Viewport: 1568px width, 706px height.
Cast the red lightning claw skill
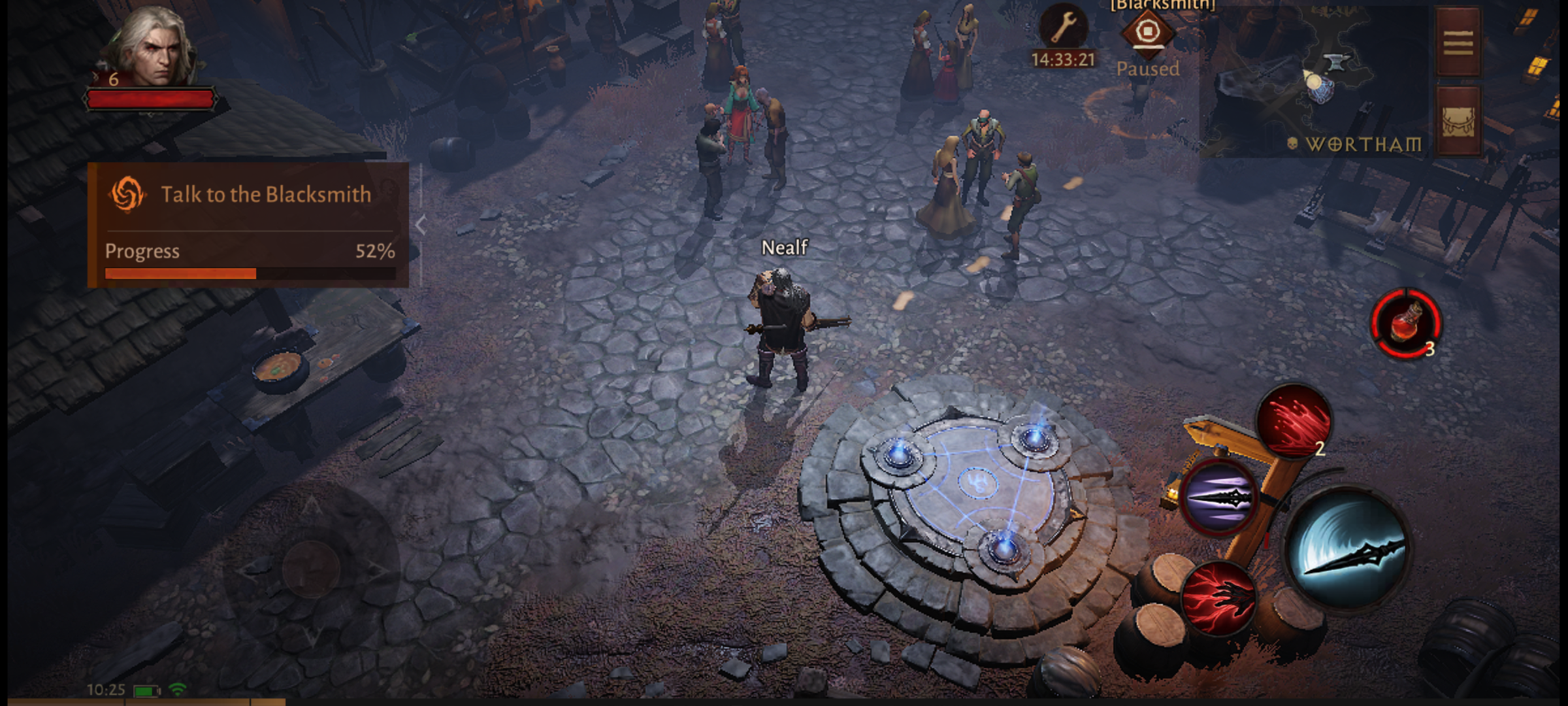[x=1218, y=598]
